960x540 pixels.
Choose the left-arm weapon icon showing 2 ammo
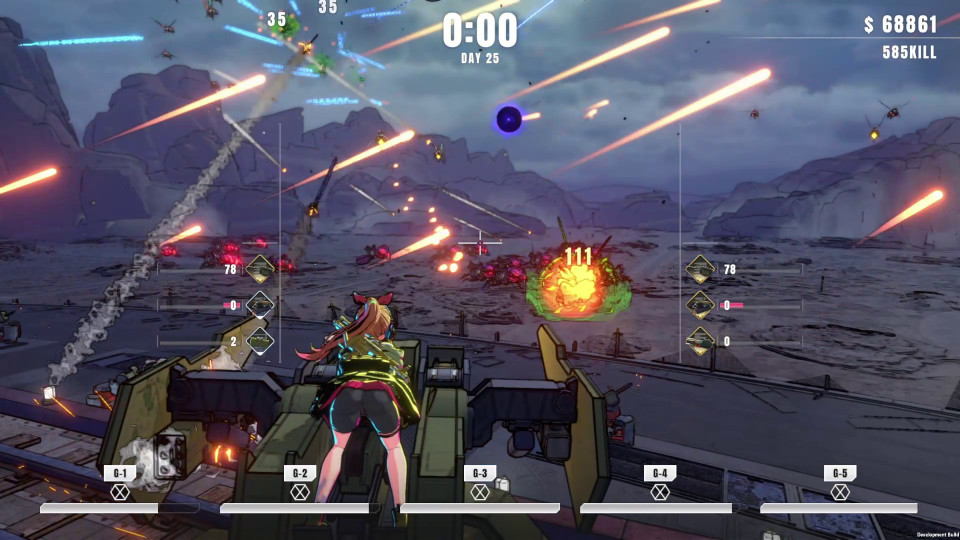(x=260, y=341)
